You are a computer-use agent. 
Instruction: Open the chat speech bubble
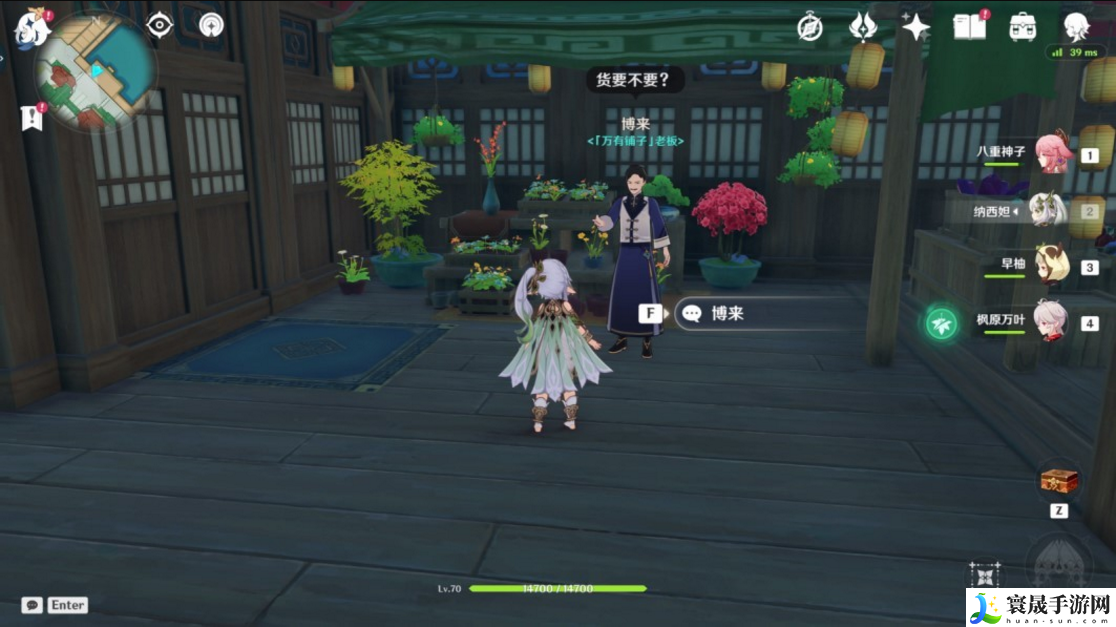point(32,605)
